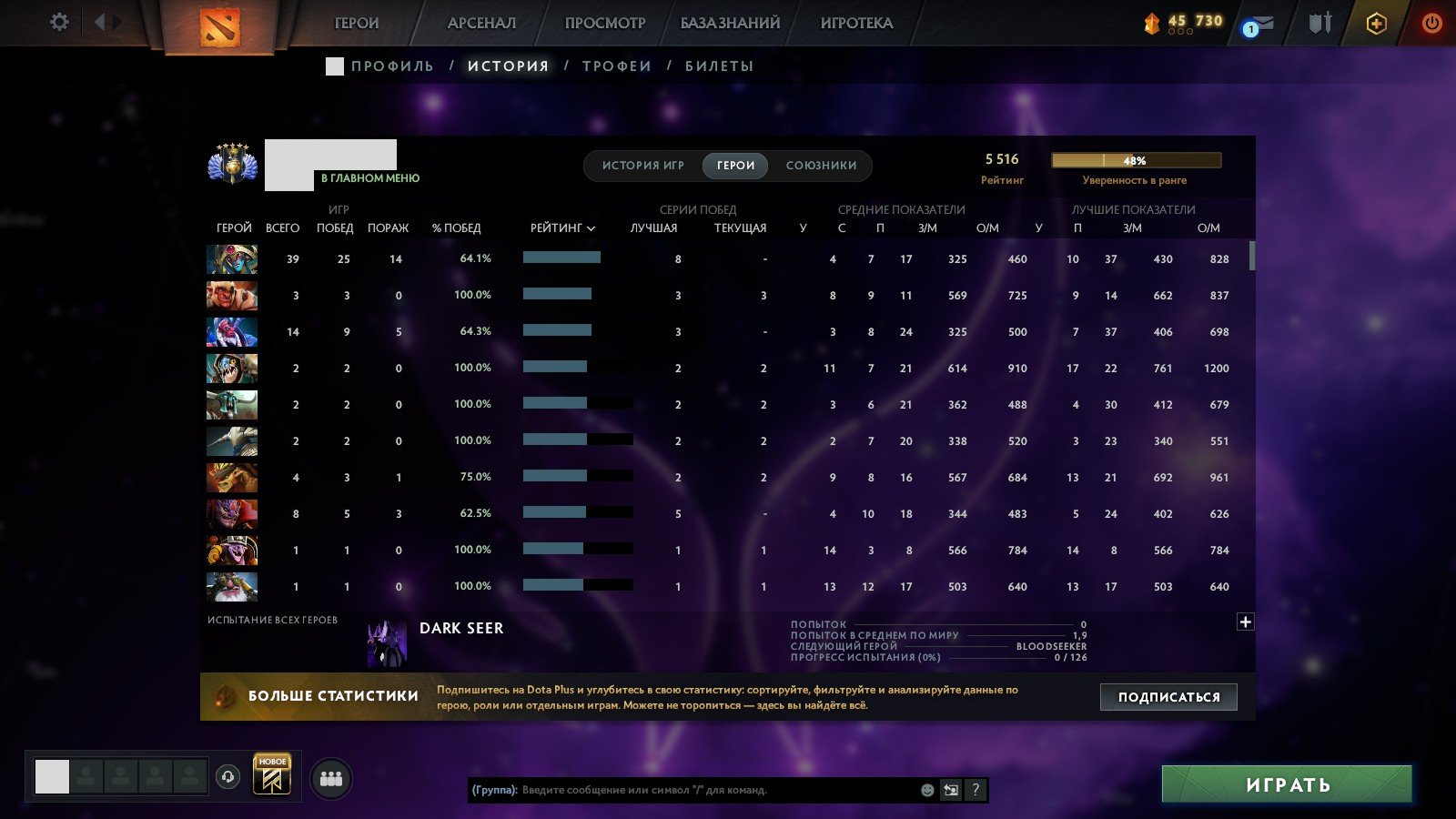The width and height of the screenshot is (1456, 819).
Task: Open the settings gear icon
Action: point(59,22)
